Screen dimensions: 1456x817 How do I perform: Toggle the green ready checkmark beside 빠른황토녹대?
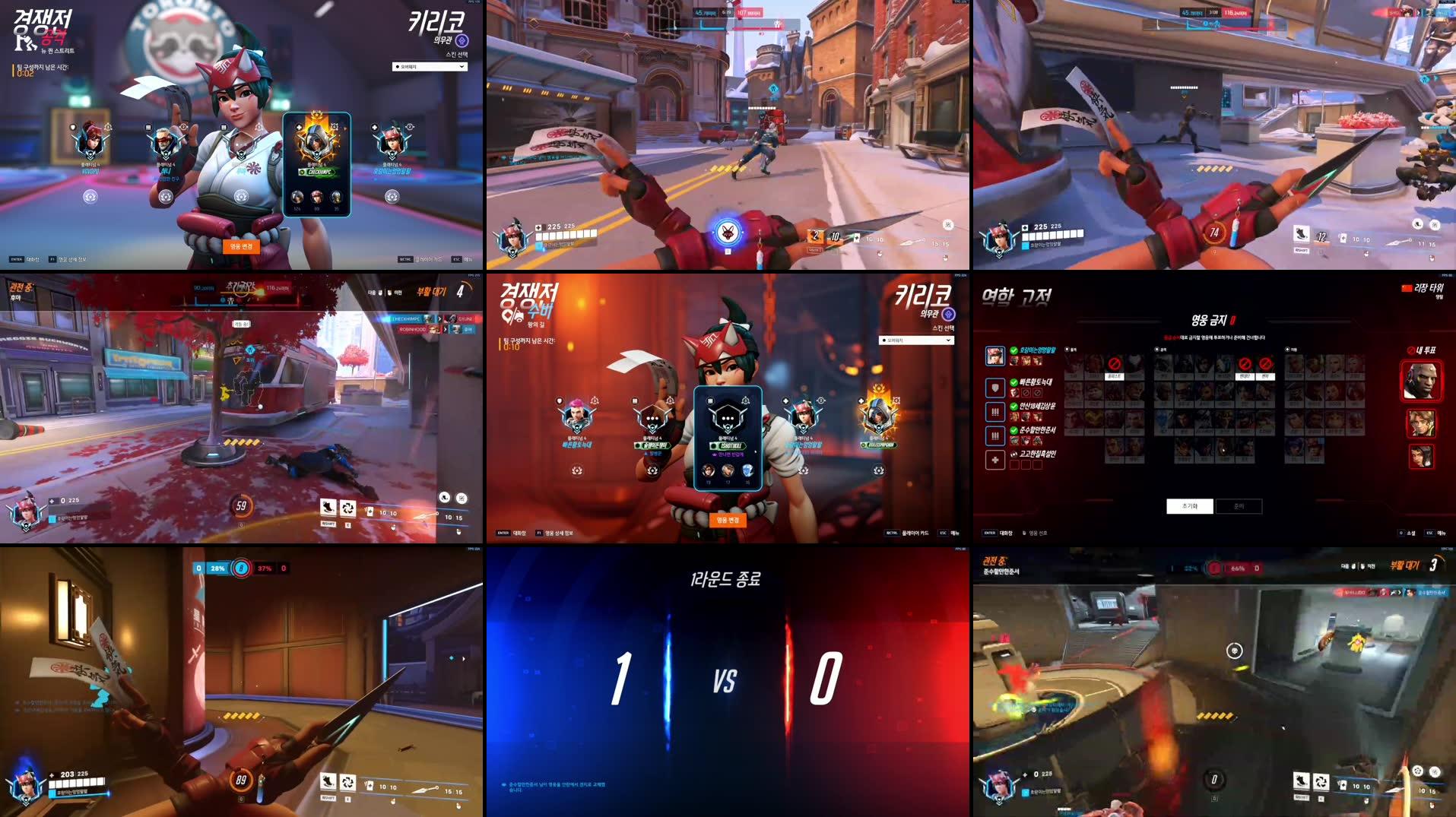[1013, 382]
